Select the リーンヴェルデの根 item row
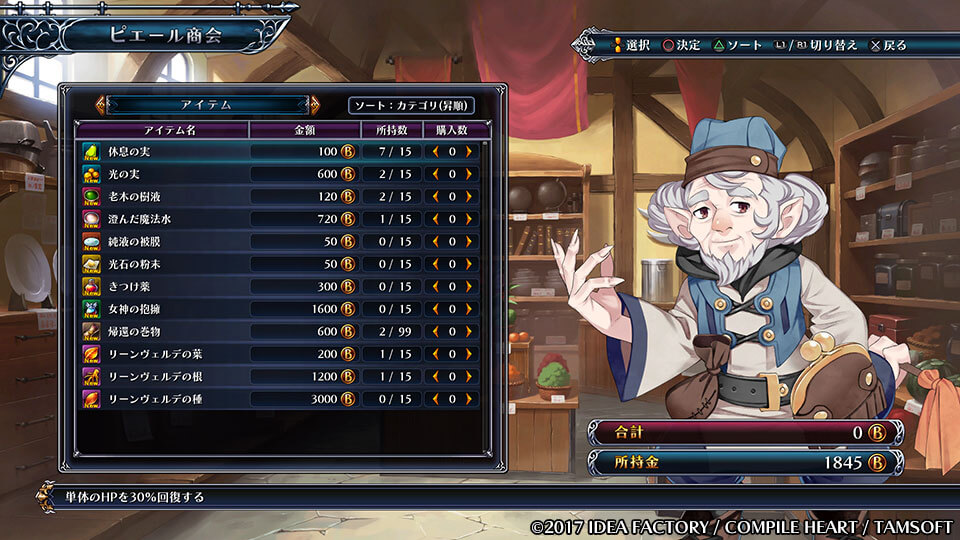 pos(160,376)
